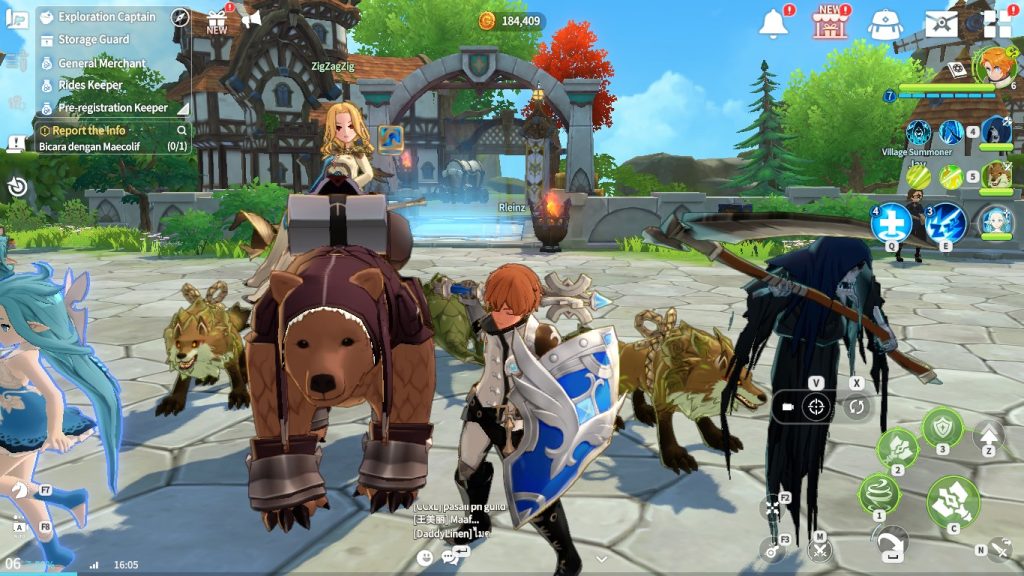1024x576 pixels.
Task: Toggle the target lock crosshair button
Action: pyautogui.click(x=817, y=407)
